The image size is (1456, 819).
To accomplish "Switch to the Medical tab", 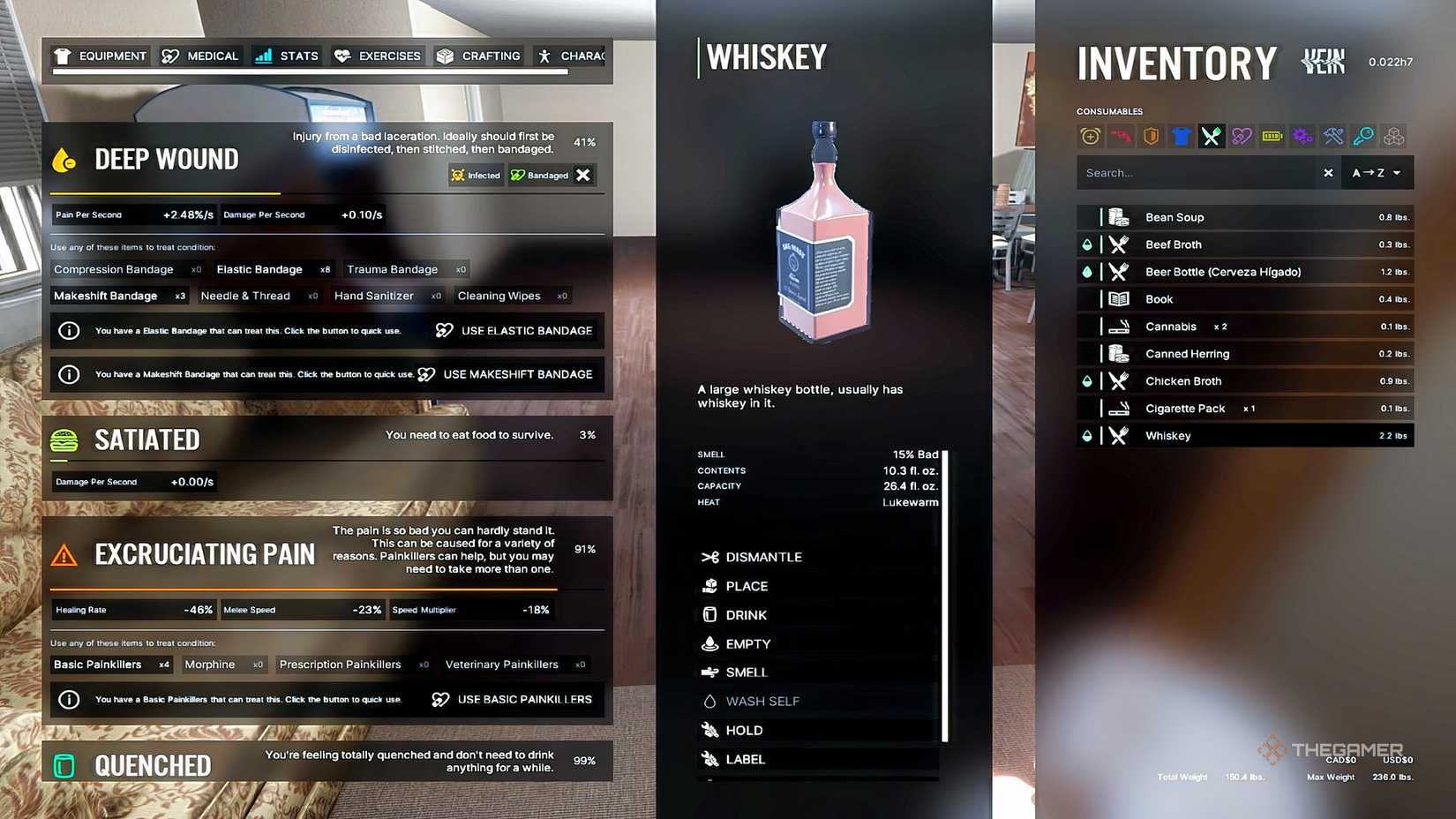I will point(199,56).
